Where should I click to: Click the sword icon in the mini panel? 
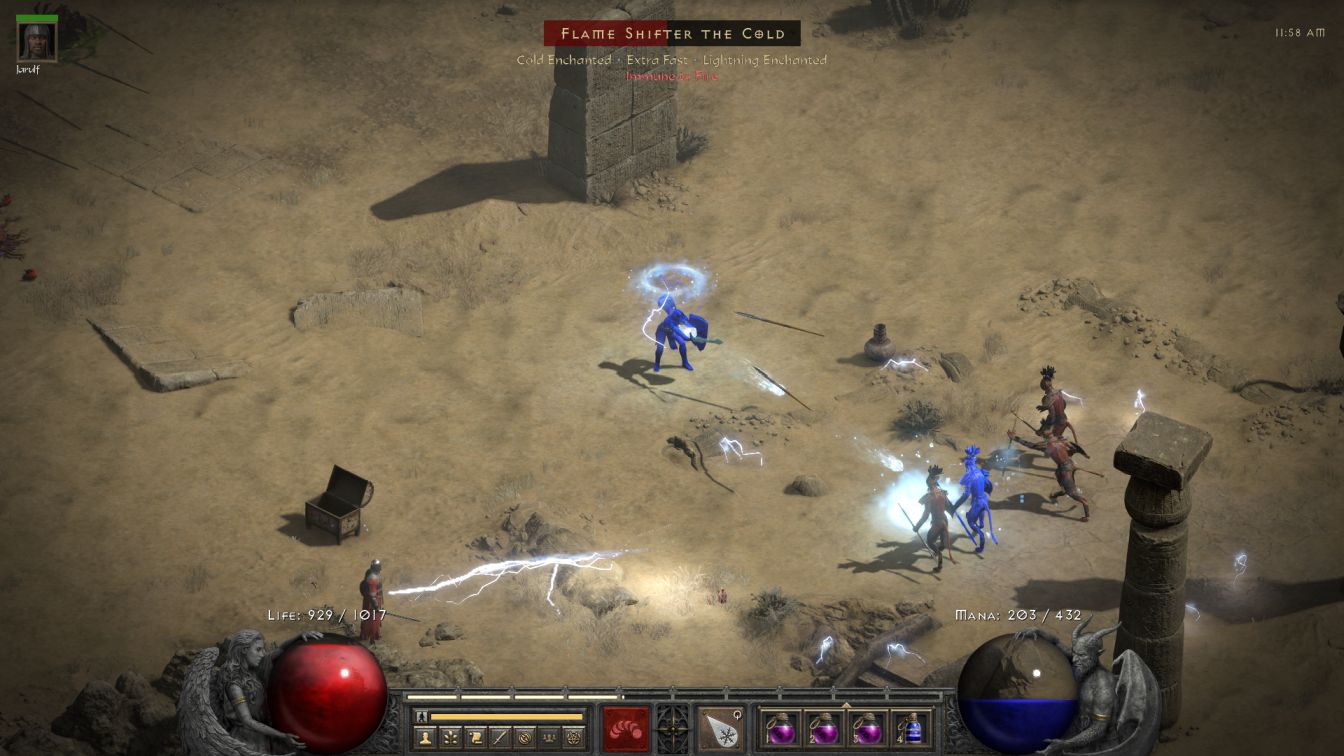(x=500, y=738)
